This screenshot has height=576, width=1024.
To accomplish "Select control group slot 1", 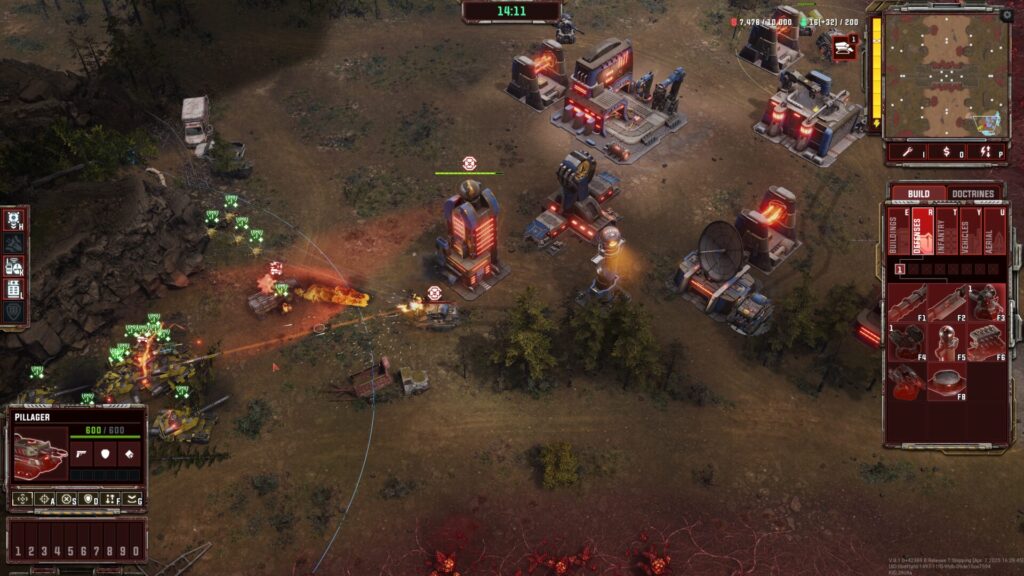I will tap(17, 551).
